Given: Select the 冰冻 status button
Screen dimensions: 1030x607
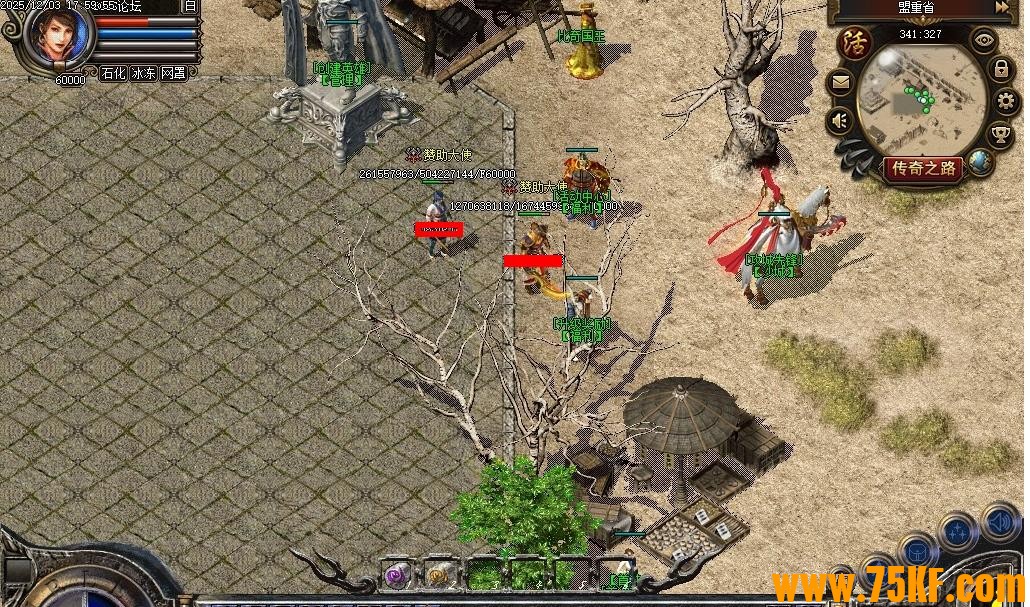Looking at the screenshot, I should point(143,73).
